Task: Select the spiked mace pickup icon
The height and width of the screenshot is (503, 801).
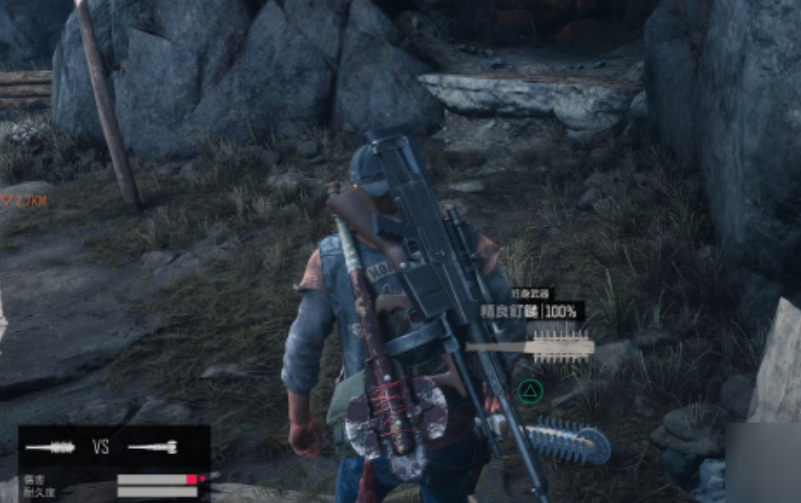Action: click(531, 348)
